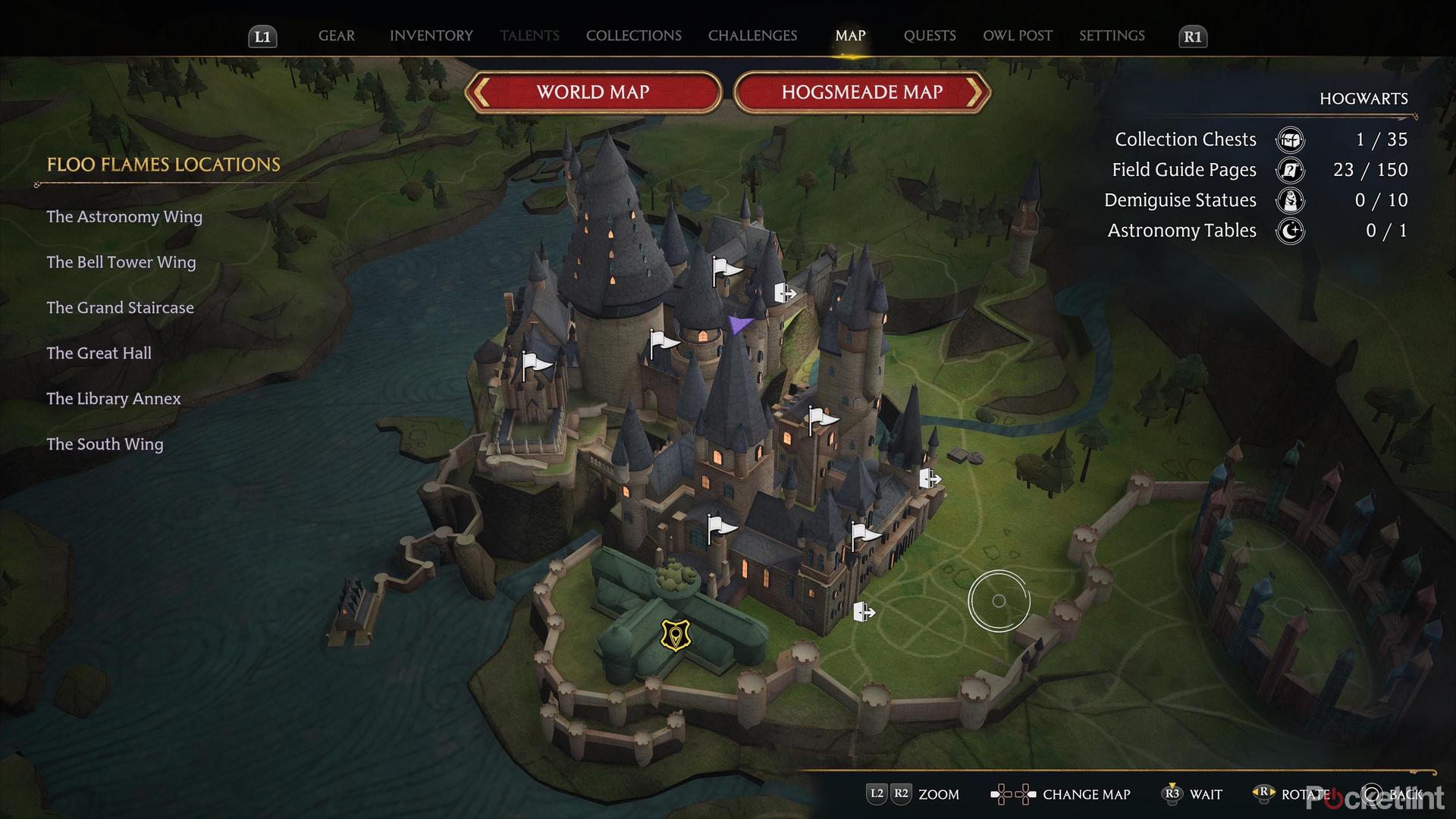Open the Quests tab

(x=930, y=36)
